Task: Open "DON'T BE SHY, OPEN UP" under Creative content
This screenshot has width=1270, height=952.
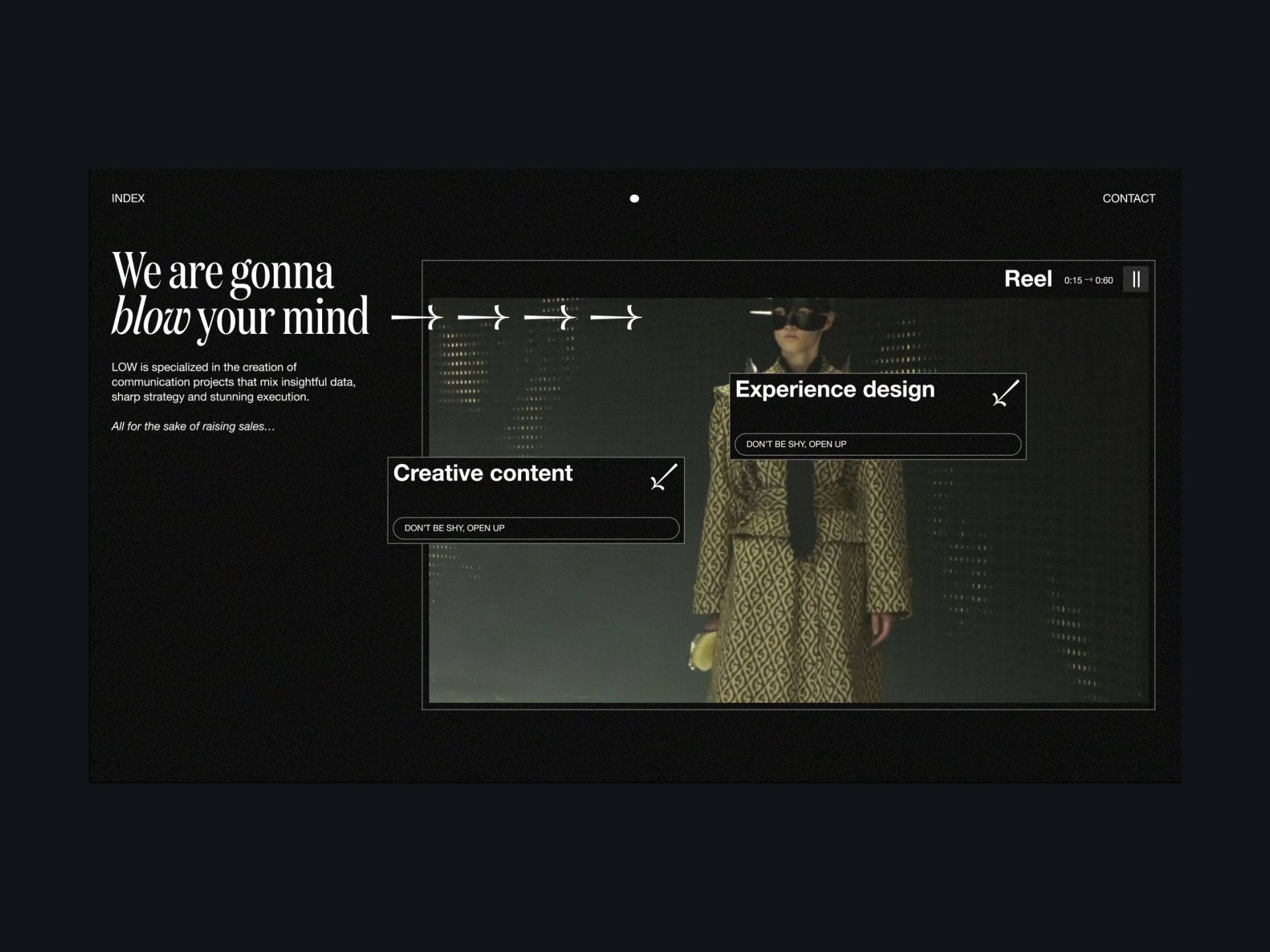Action: pos(536,528)
